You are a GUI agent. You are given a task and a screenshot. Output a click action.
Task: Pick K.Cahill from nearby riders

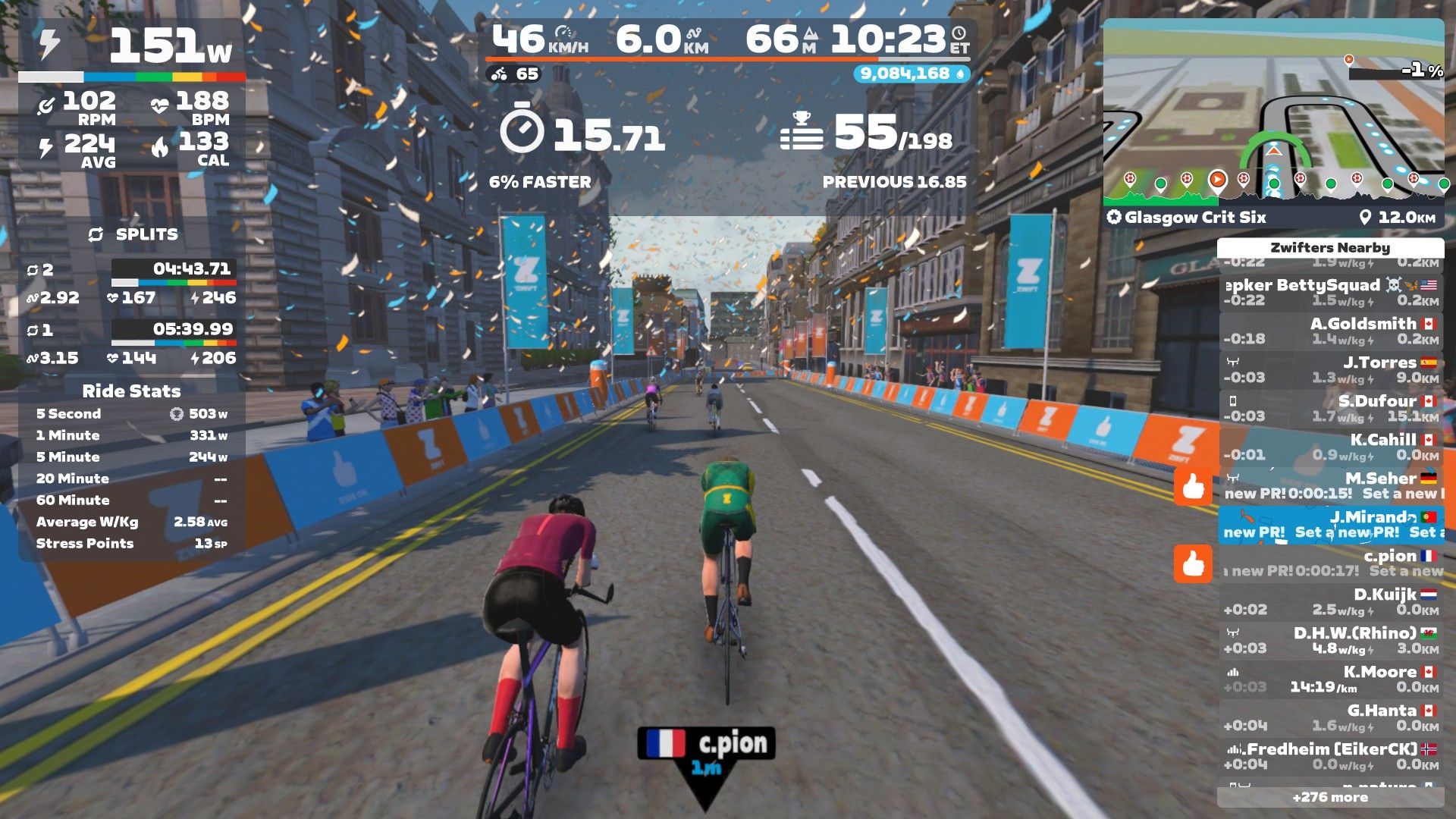(x=1331, y=447)
